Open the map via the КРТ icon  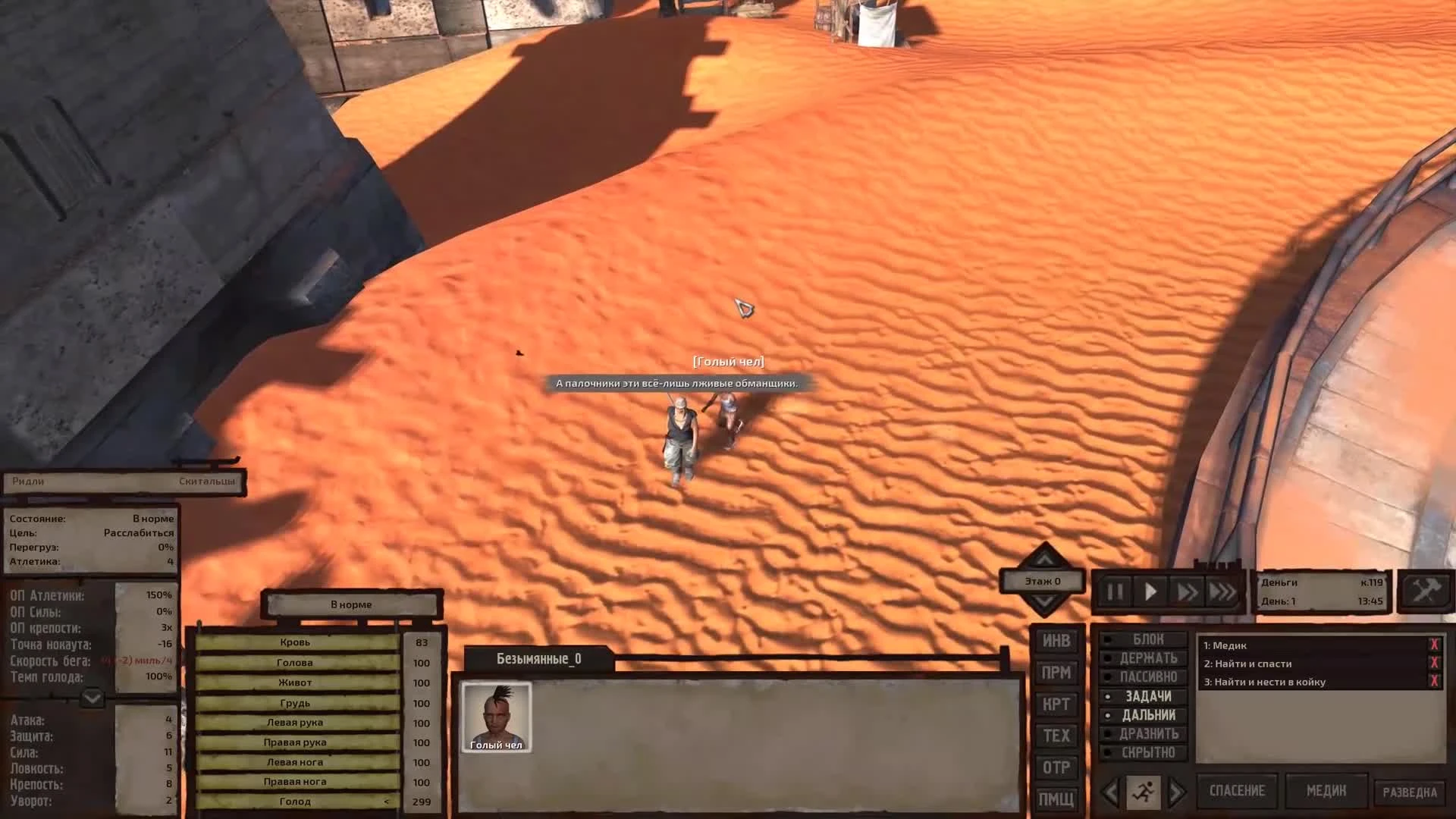(x=1056, y=704)
